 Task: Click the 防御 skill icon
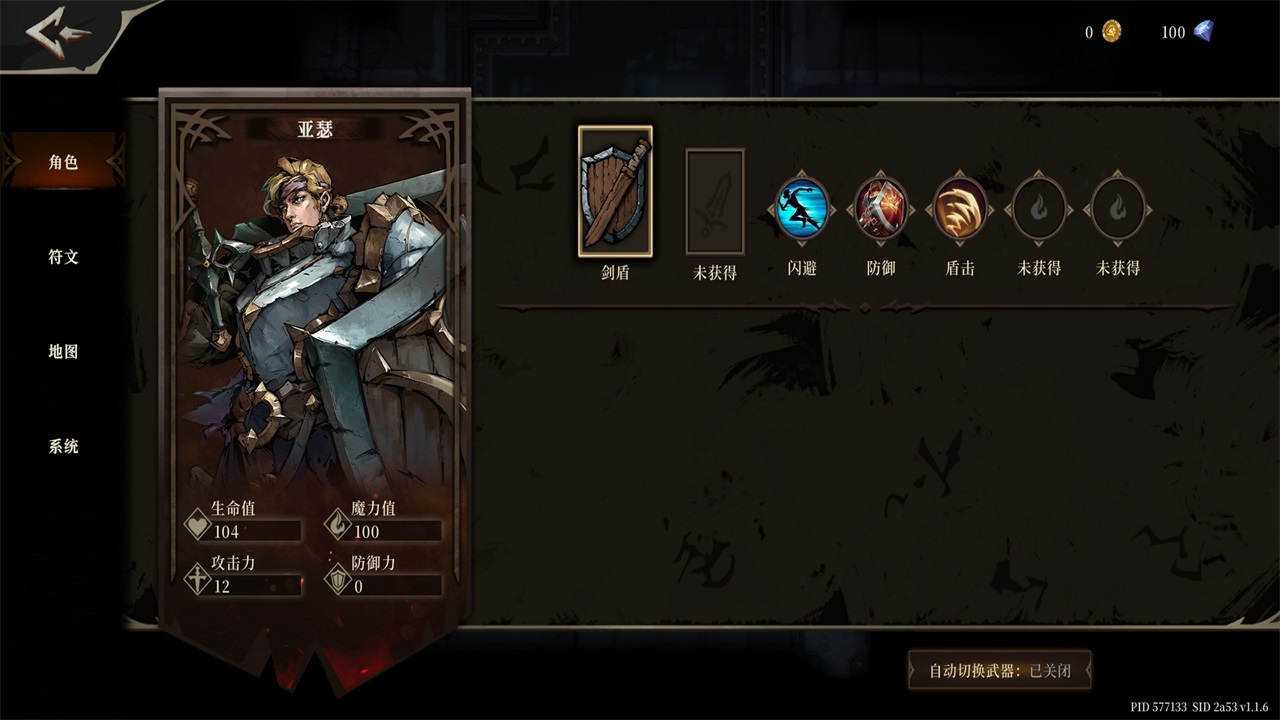click(881, 209)
